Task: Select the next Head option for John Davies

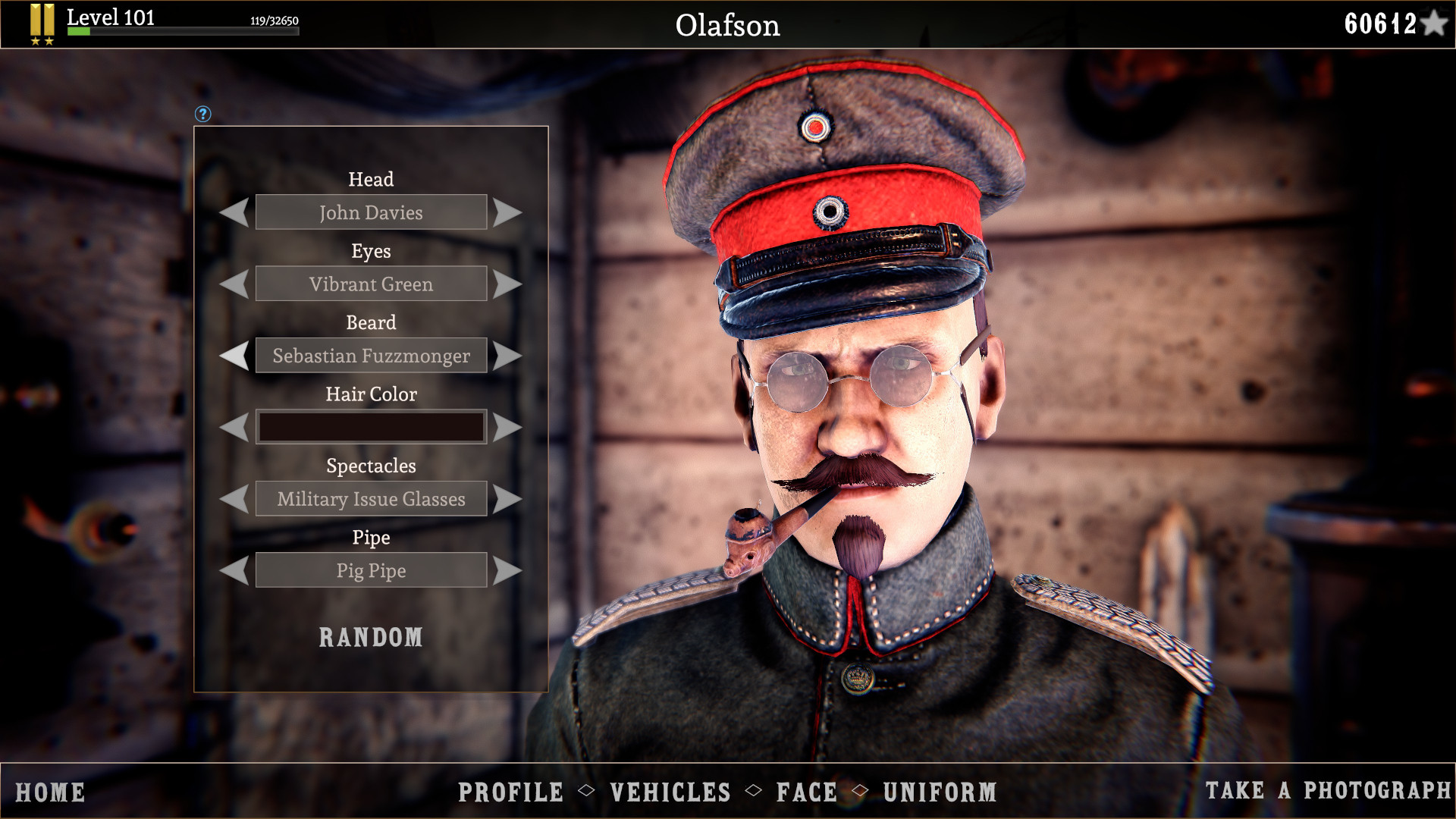Action: click(x=507, y=212)
